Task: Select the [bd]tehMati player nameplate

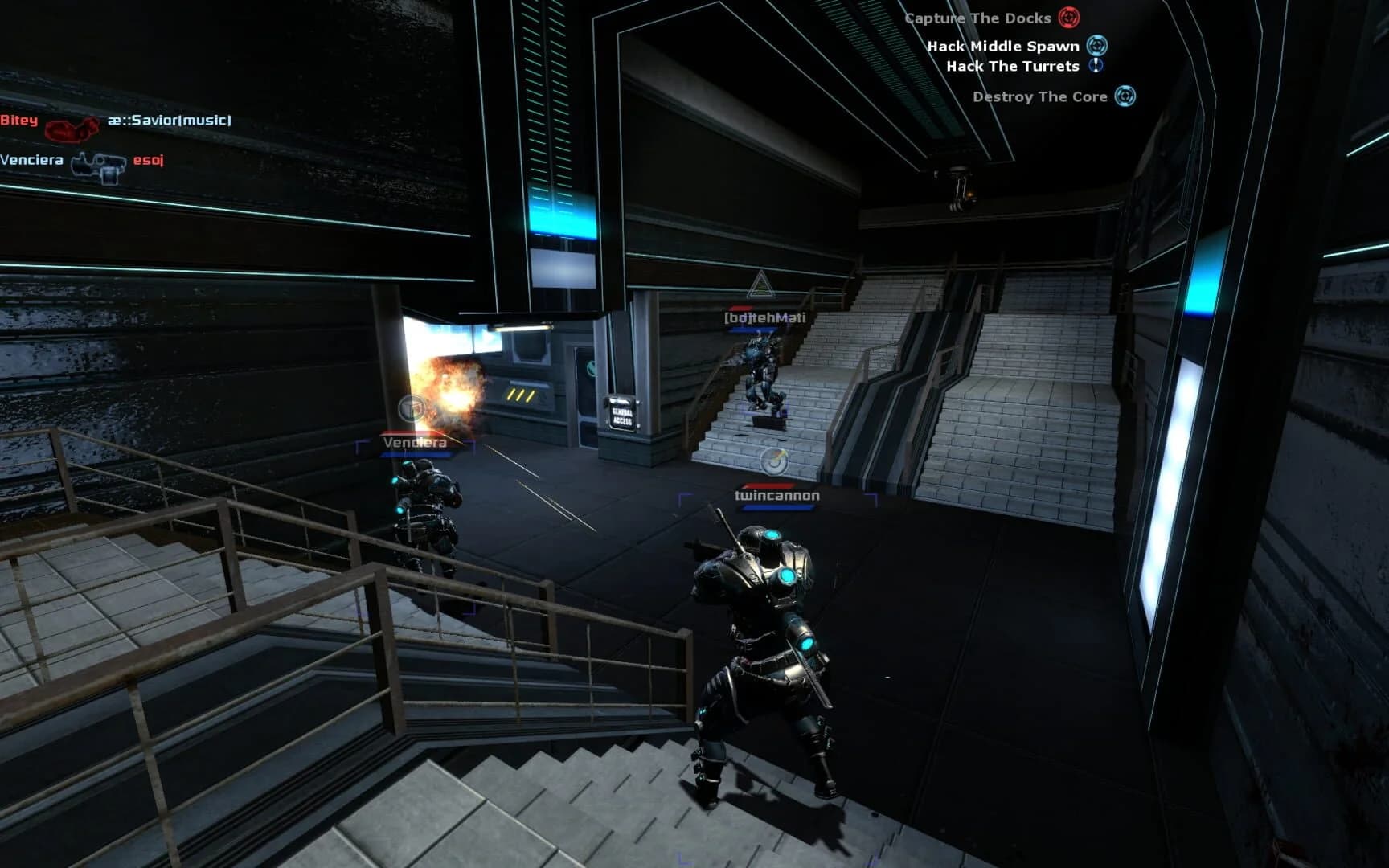Action: tap(768, 317)
